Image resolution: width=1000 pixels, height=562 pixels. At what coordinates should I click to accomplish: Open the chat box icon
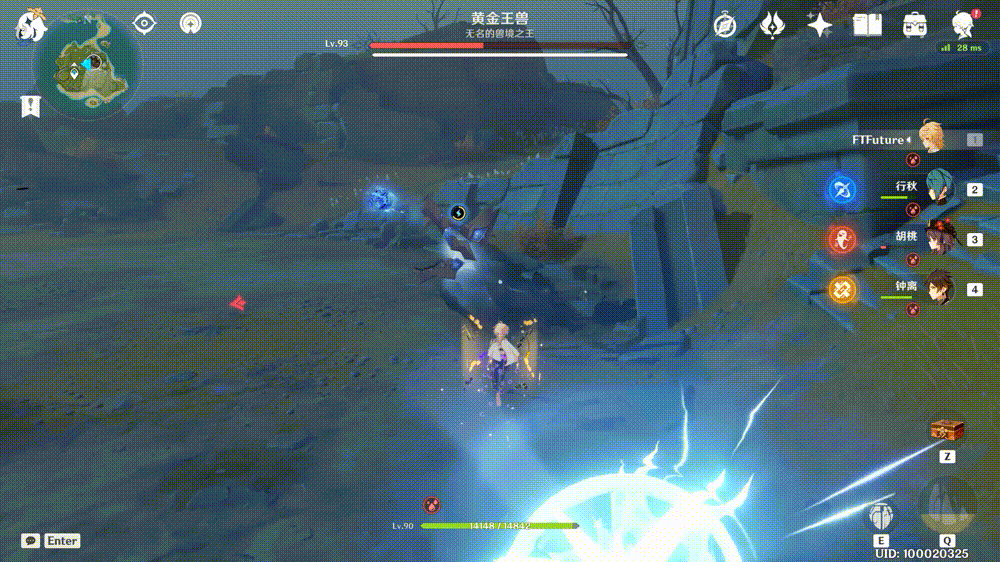31,540
